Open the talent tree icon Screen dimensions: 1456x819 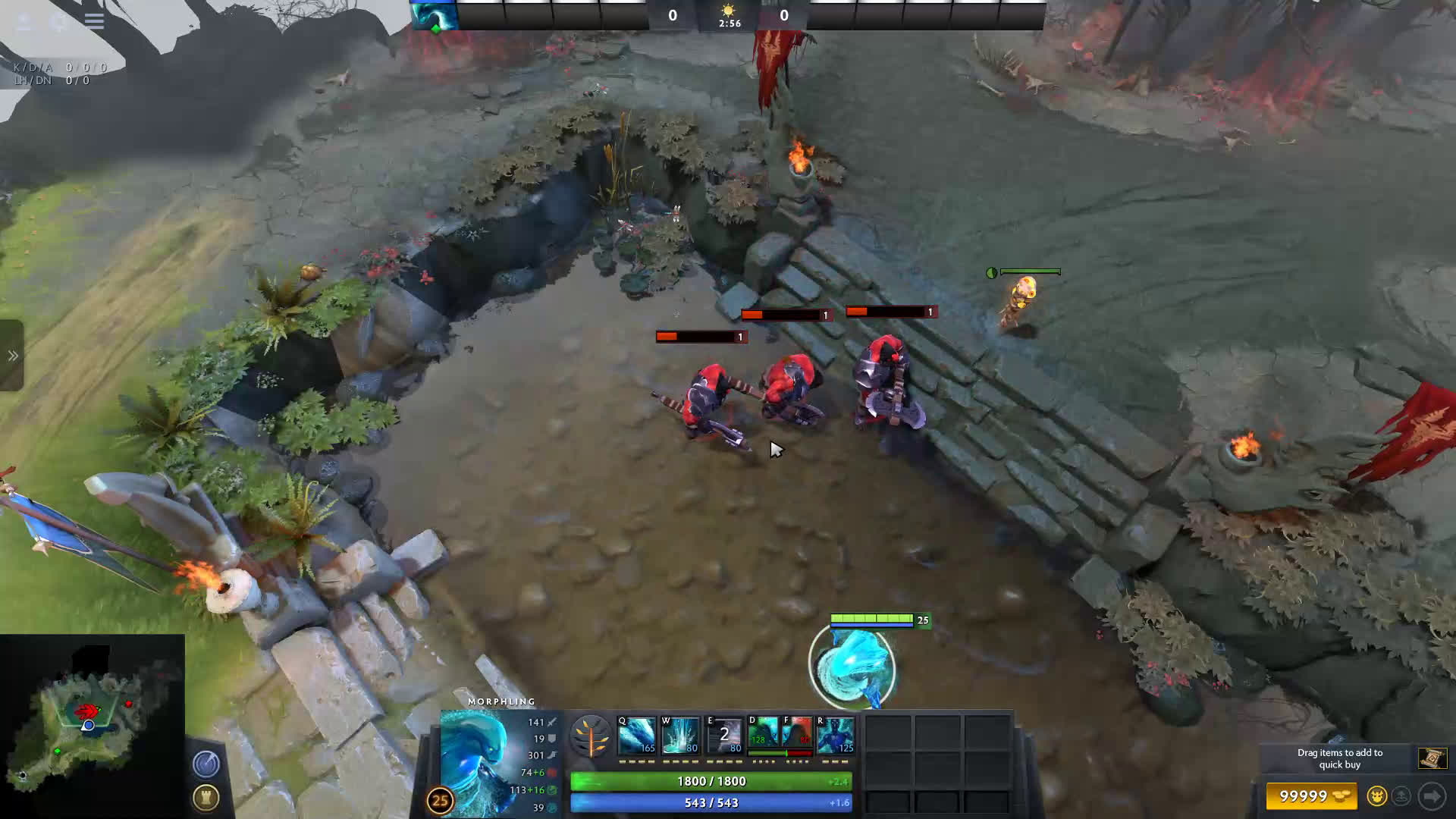591,736
